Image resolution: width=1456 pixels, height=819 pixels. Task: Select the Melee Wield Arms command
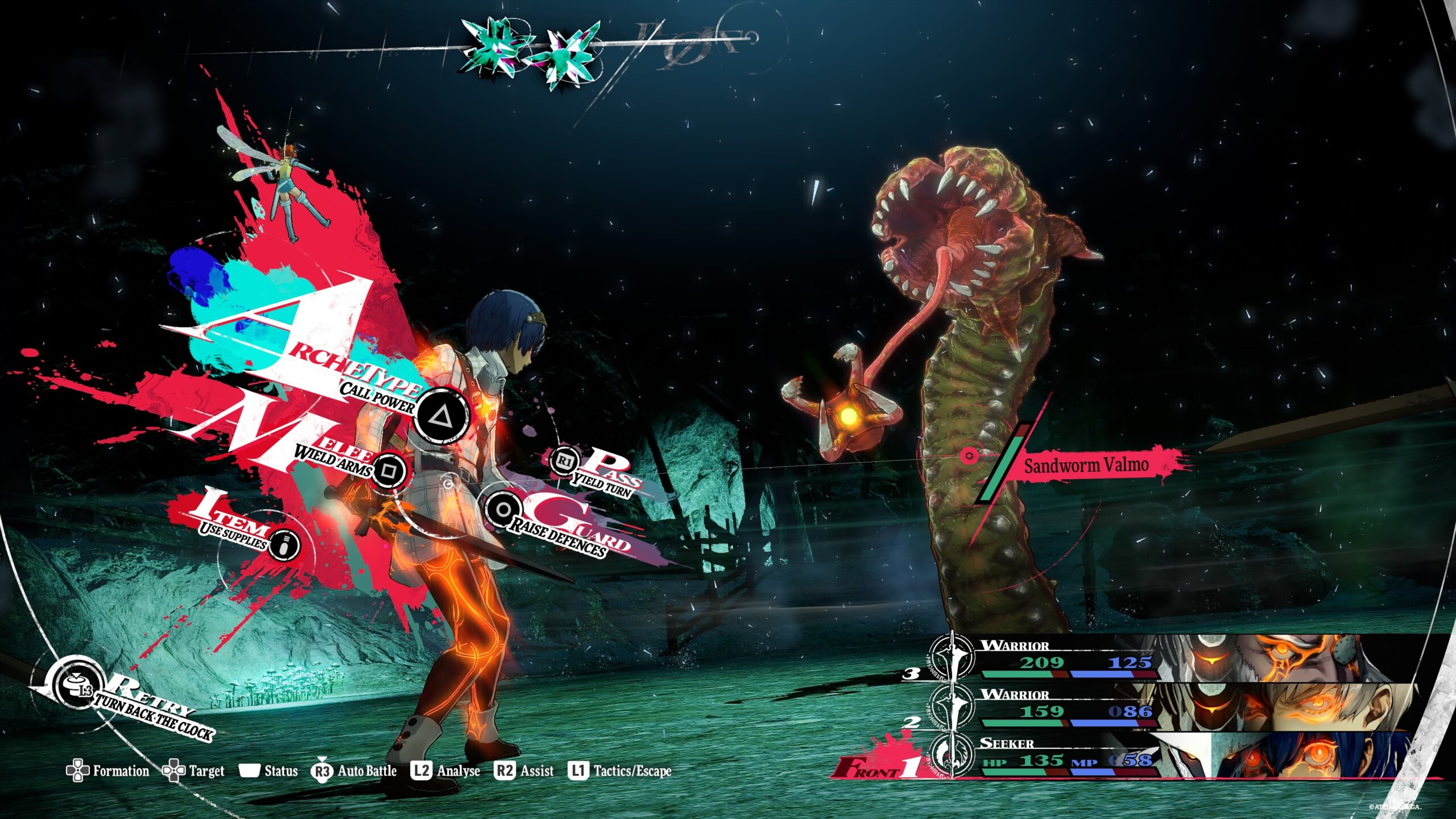tap(390, 470)
